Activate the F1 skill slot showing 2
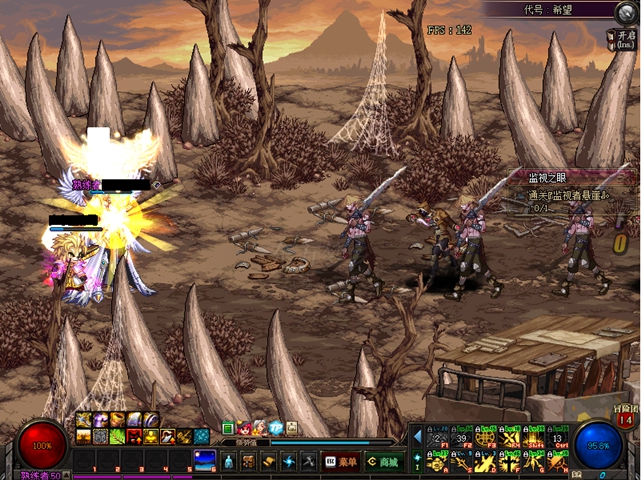Viewport: 641px width, 480px height. pos(436,437)
